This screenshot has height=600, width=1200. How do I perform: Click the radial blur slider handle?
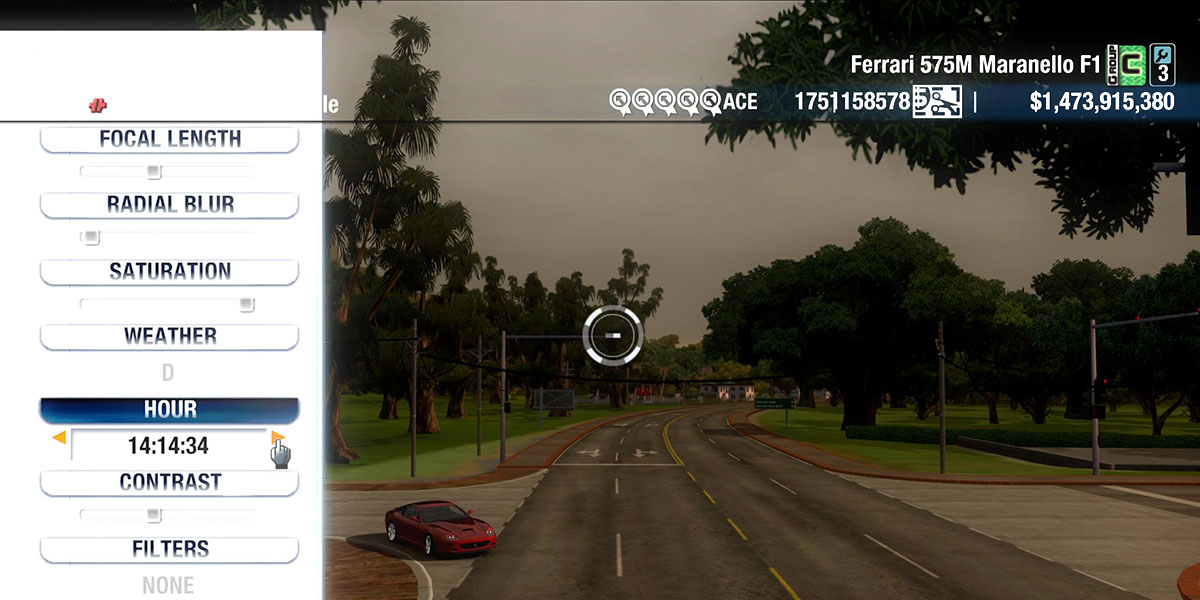click(x=91, y=238)
